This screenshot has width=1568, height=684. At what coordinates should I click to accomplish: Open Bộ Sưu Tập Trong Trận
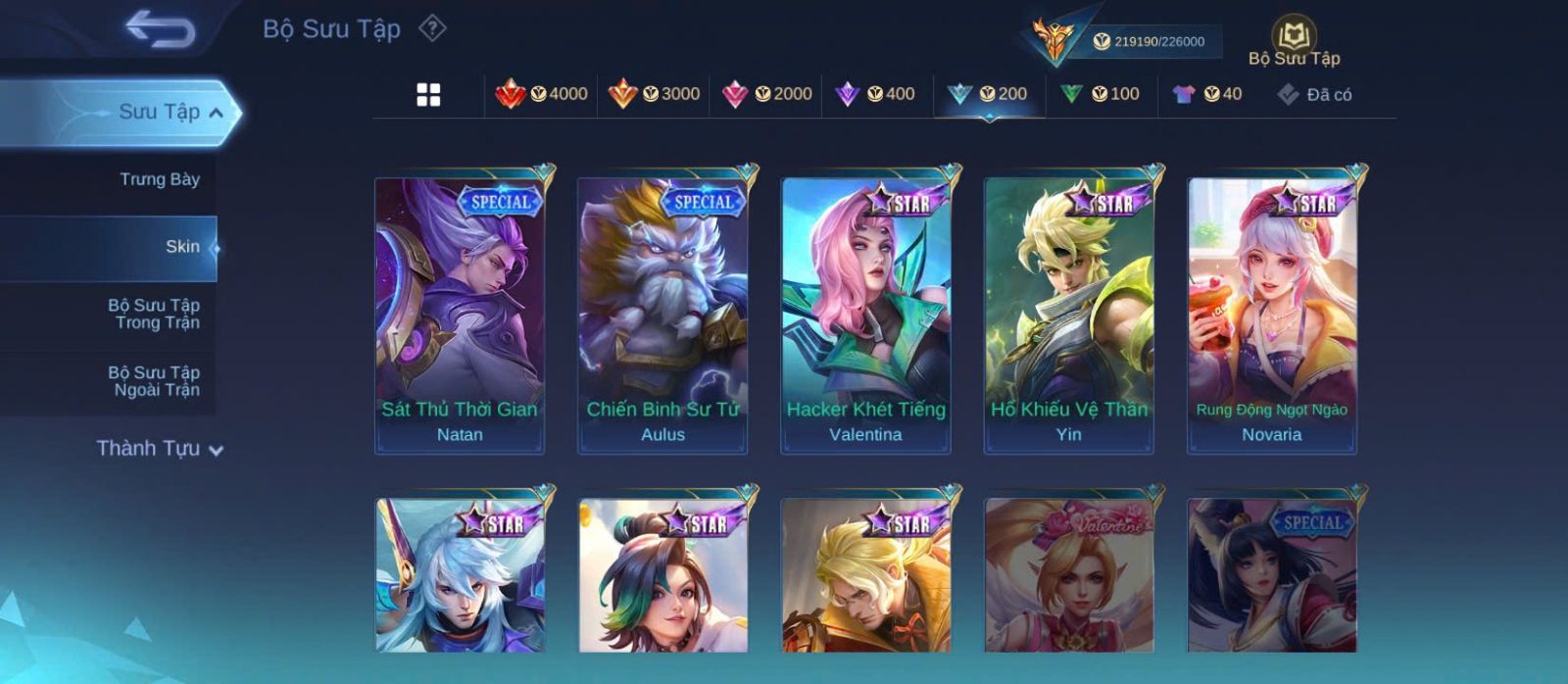click(154, 315)
